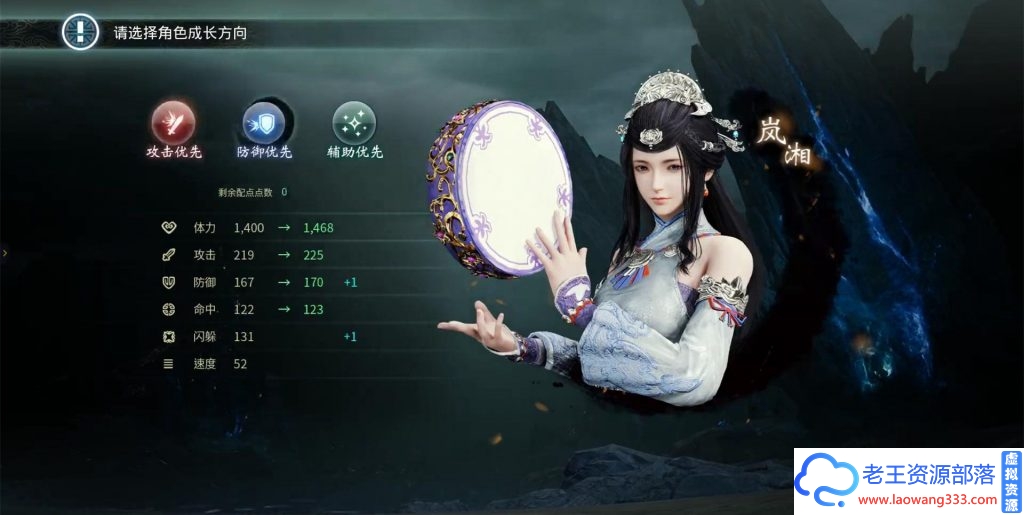Select the 防御优先 defense-priority shield icon
Image resolution: width=1024 pixels, height=515 pixels.
pos(264,124)
